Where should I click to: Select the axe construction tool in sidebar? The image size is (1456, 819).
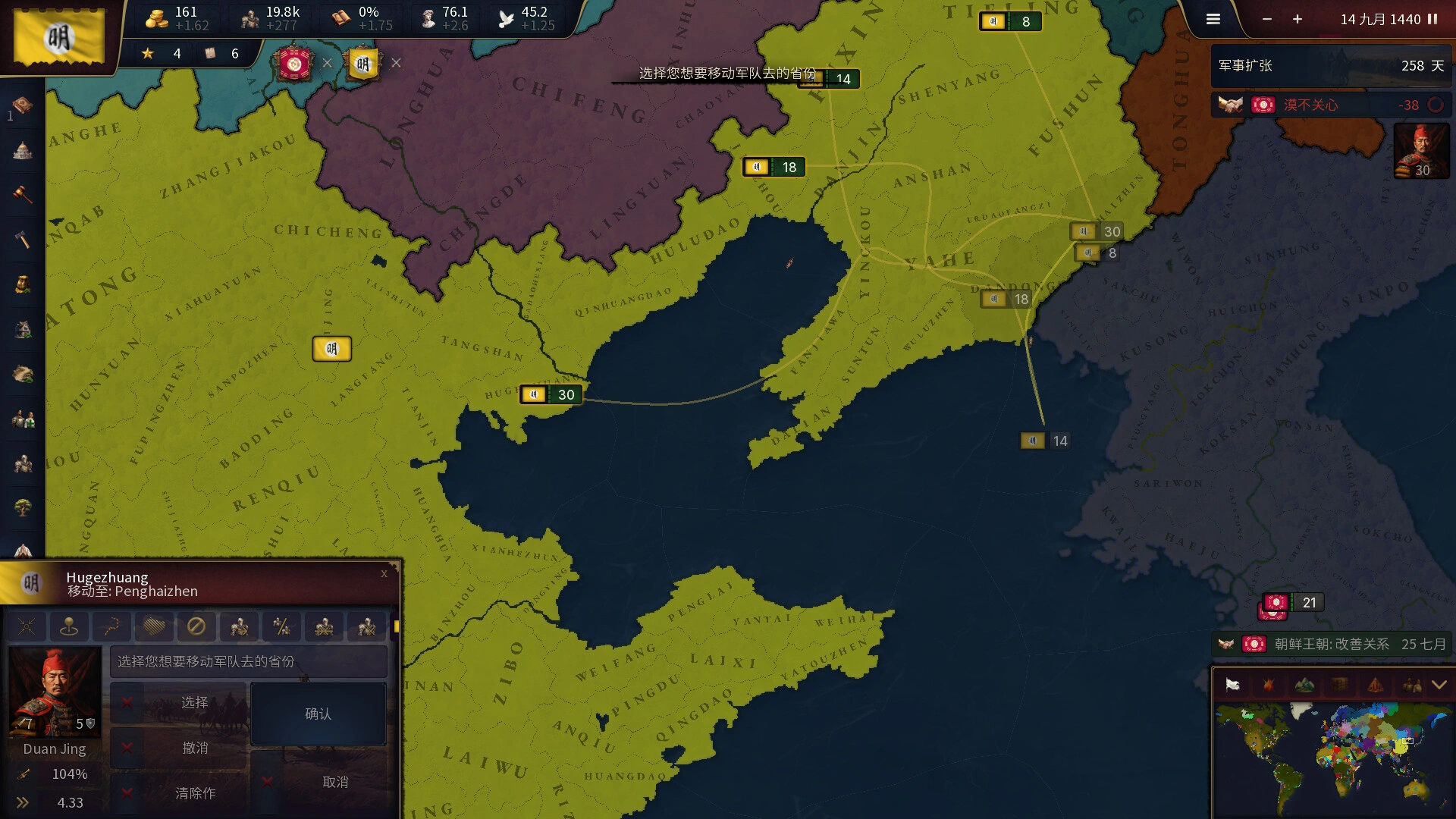coord(21,238)
